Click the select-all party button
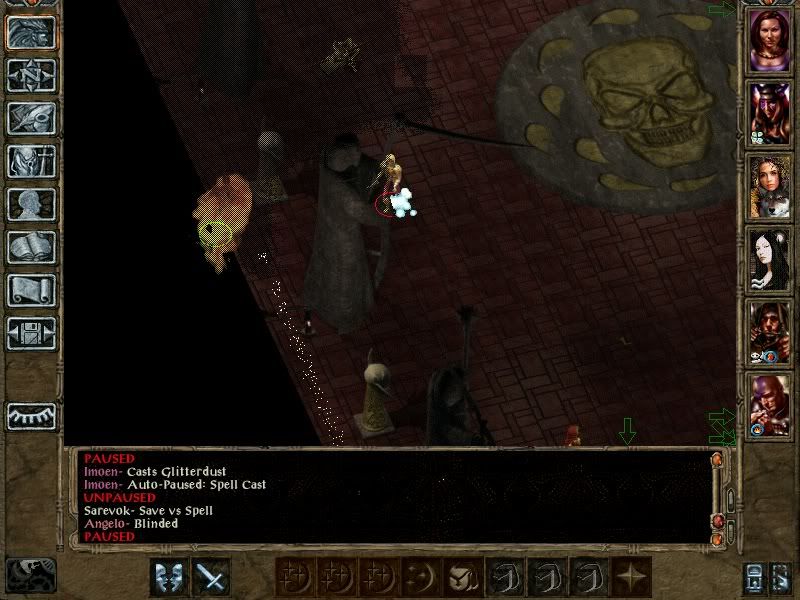Viewport: 800px width, 600px height. 780,577
